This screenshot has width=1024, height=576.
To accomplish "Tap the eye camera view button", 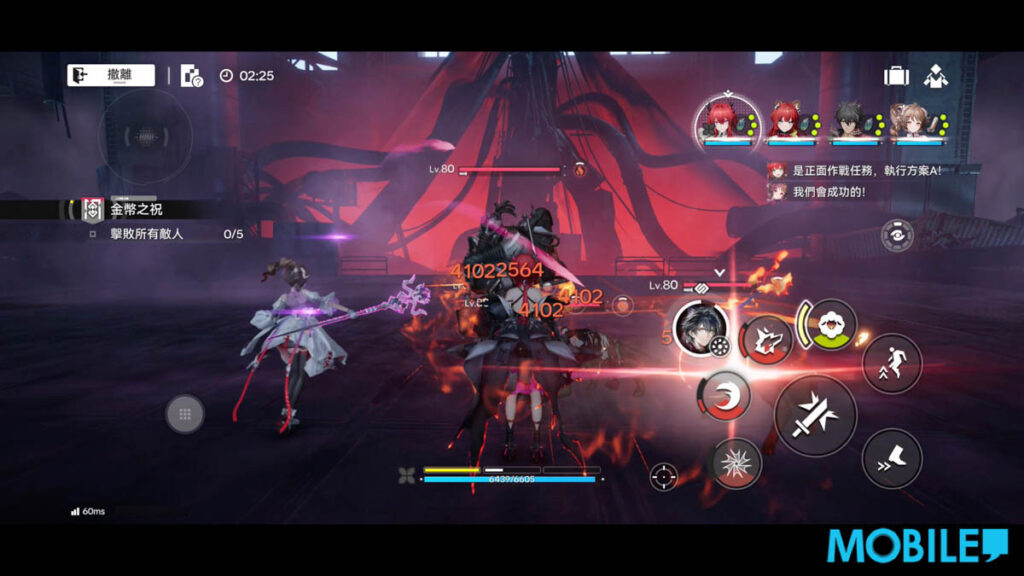I will click(x=897, y=236).
